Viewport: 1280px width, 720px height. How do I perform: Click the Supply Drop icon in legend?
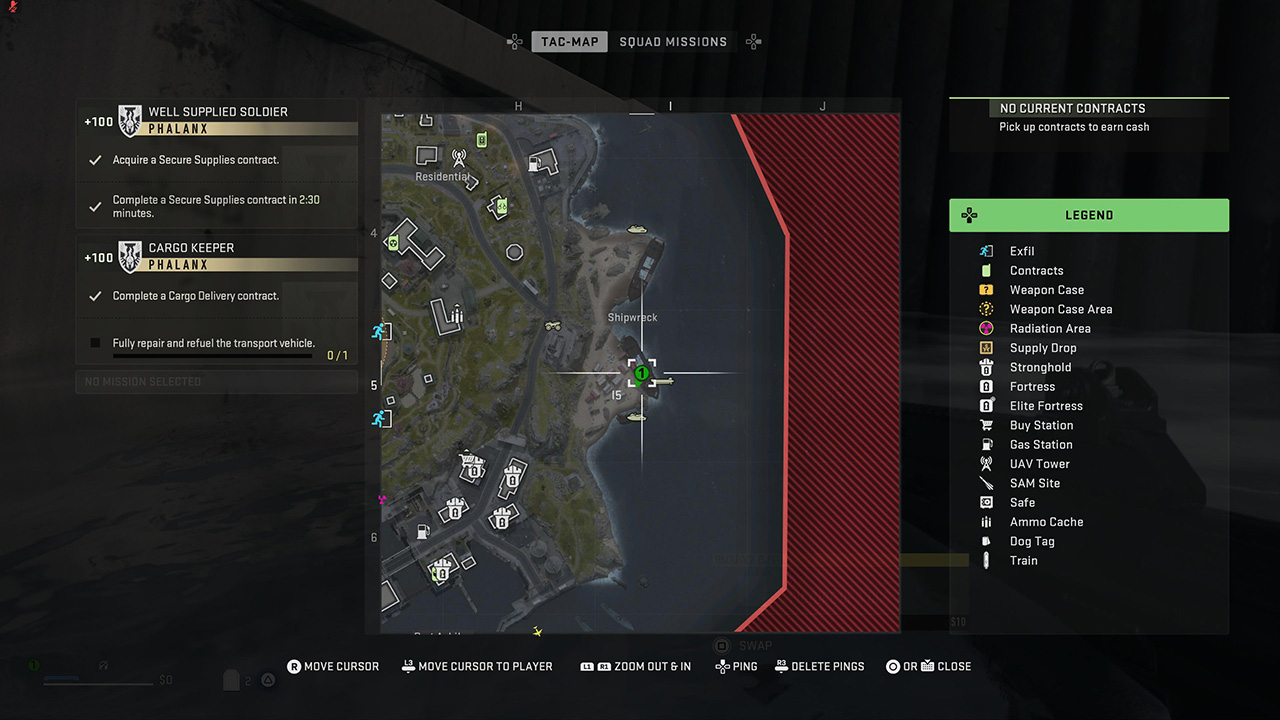point(986,347)
